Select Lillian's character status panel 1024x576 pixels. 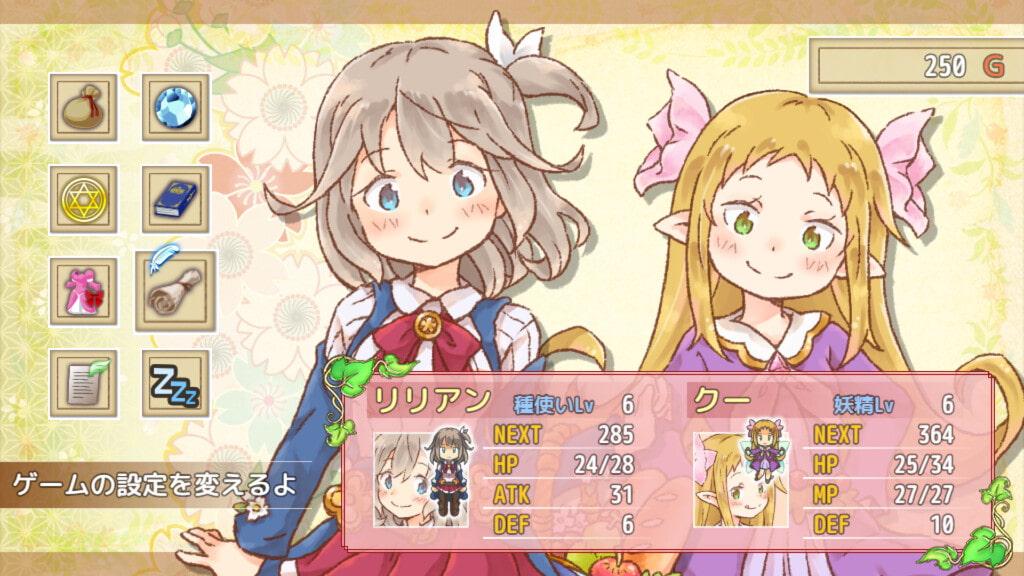[x=507, y=462]
